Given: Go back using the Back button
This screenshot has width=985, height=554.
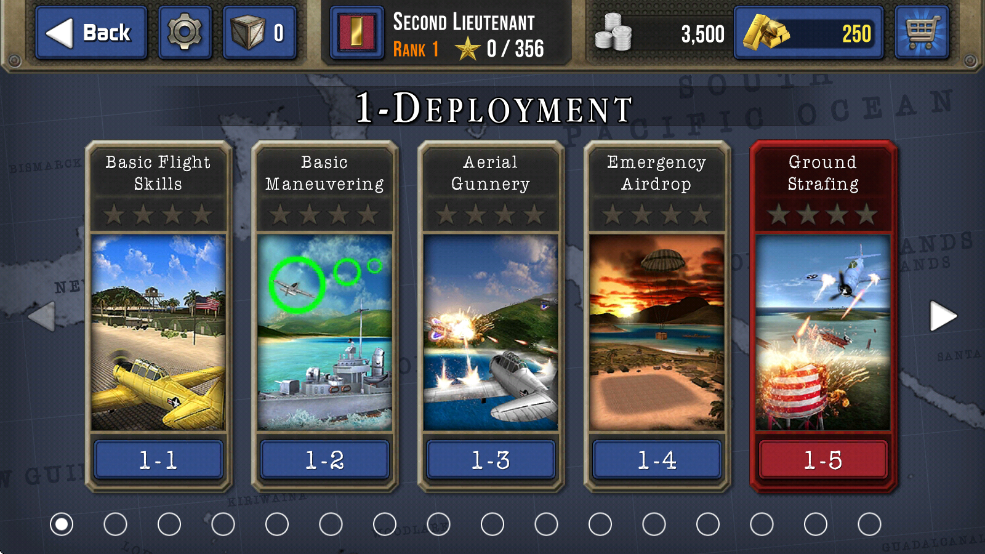Looking at the screenshot, I should [92, 33].
